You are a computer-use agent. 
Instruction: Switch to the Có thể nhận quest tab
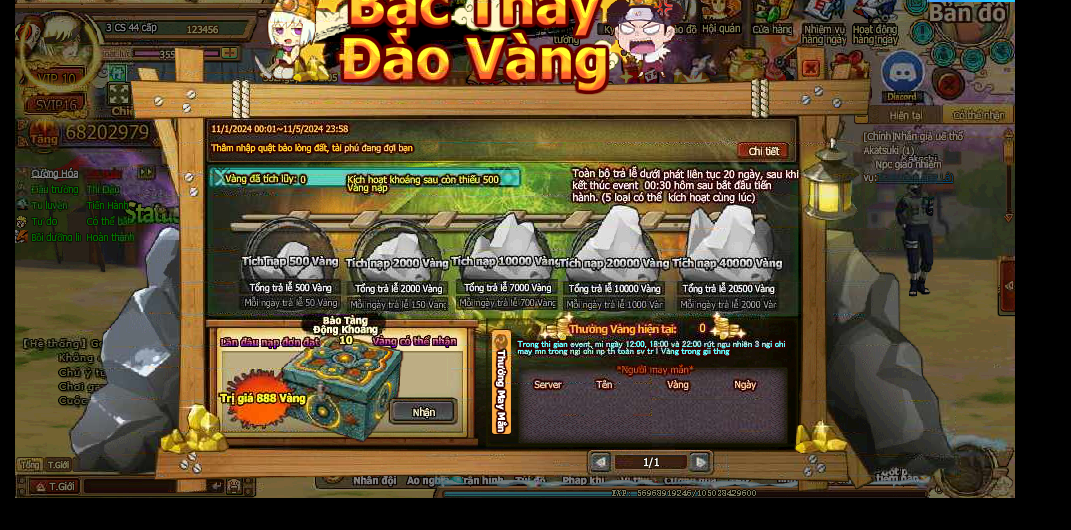click(977, 115)
